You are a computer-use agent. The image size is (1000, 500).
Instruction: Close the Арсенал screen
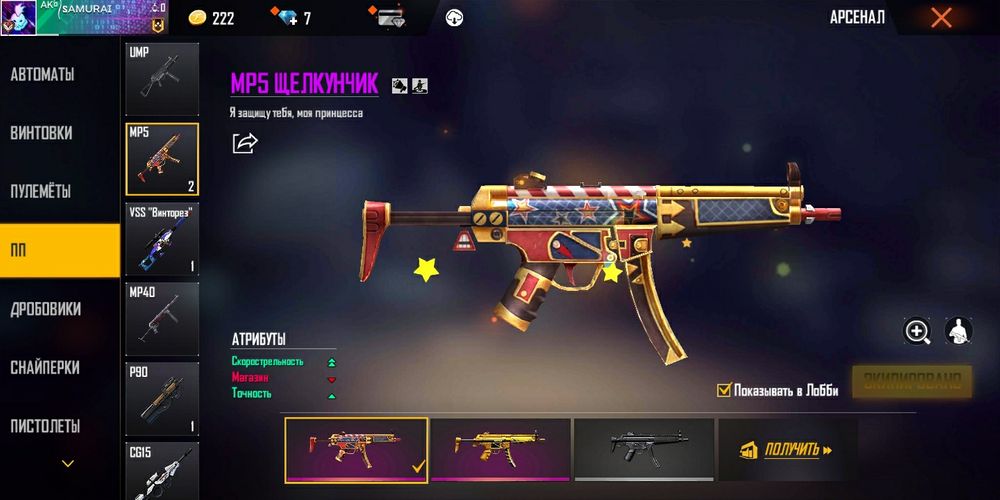point(941,17)
